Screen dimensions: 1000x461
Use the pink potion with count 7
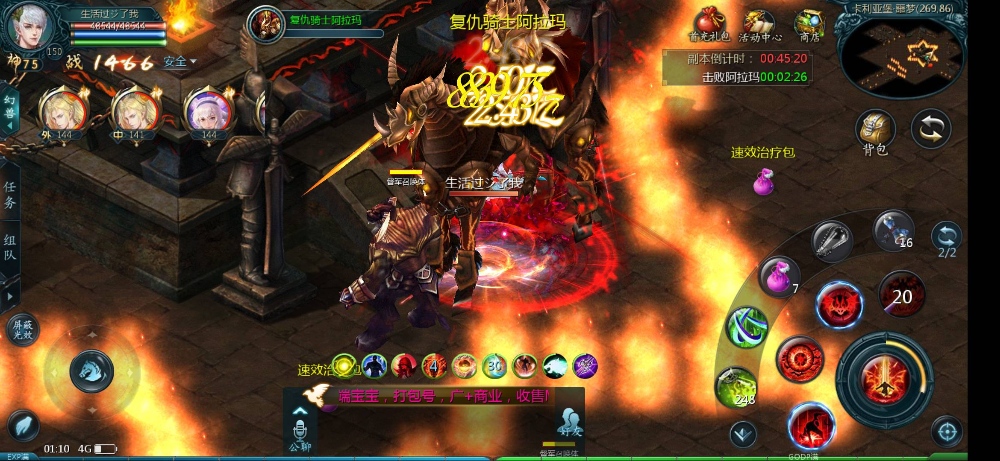pyautogui.click(x=779, y=276)
